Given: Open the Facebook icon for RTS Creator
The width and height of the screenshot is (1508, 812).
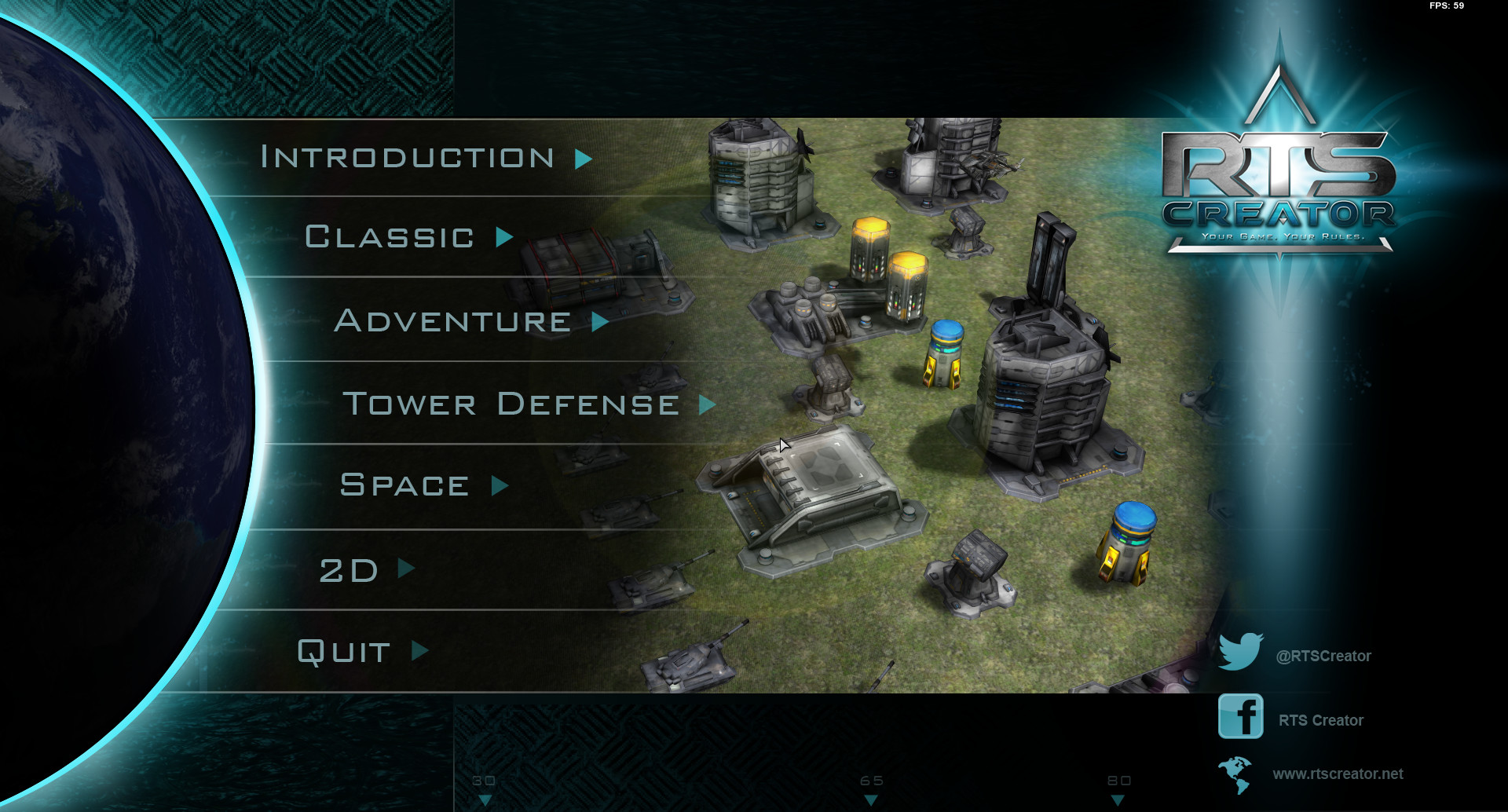Looking at the screenshot, I should point(1243,719).
